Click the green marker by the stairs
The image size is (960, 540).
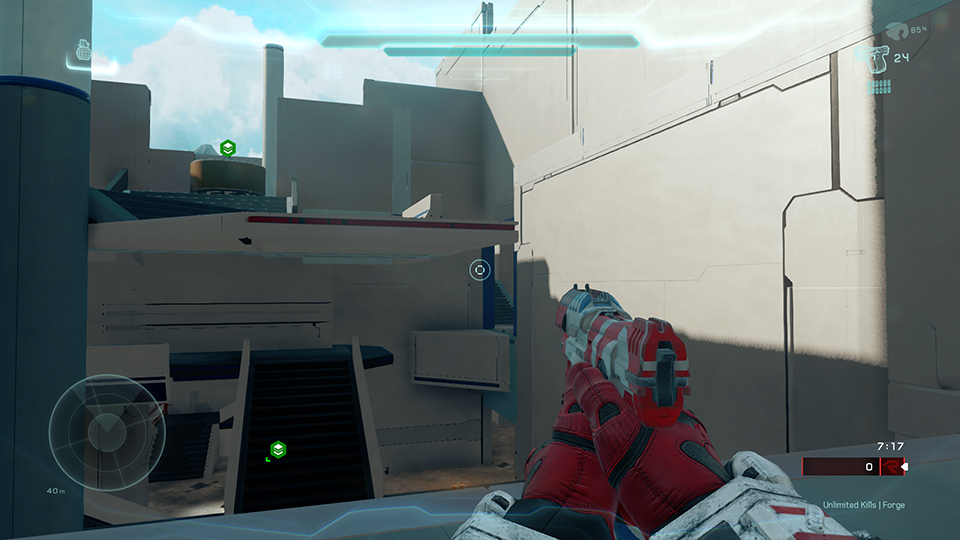click(279, 449)
